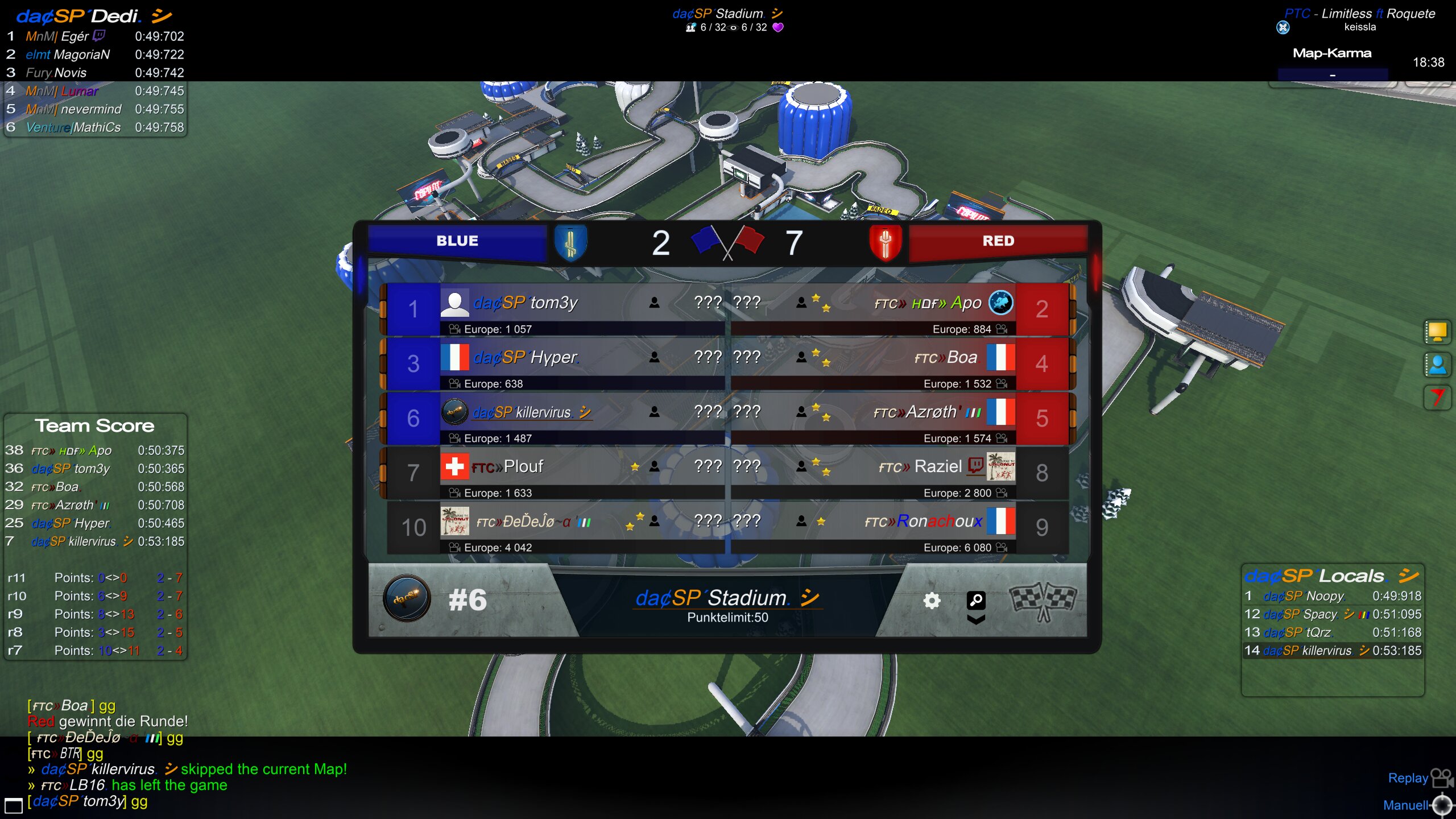Expand the scoreboard down arrow

tap(976, 619)
